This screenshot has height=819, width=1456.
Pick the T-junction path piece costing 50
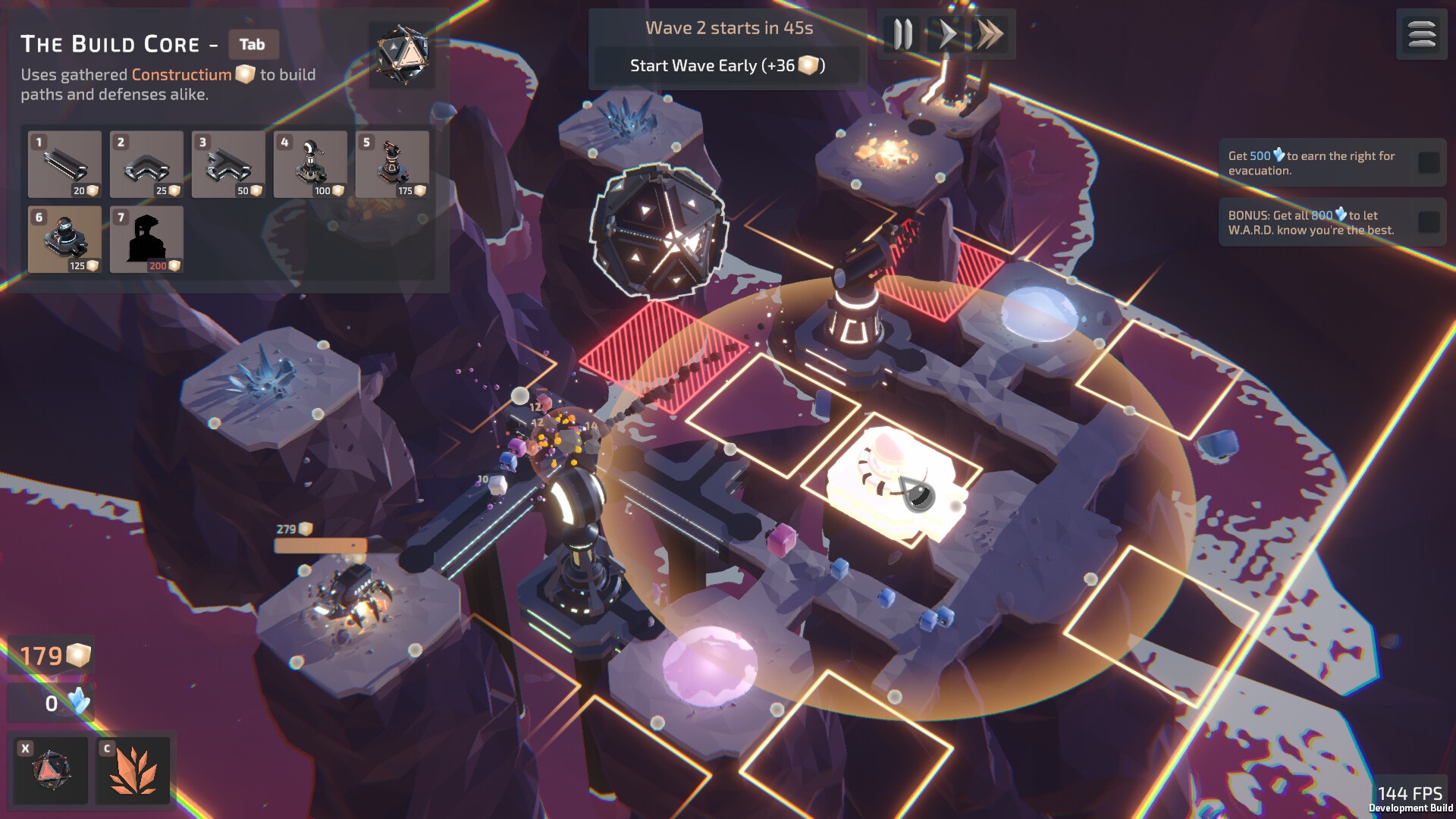pos(228,164)
